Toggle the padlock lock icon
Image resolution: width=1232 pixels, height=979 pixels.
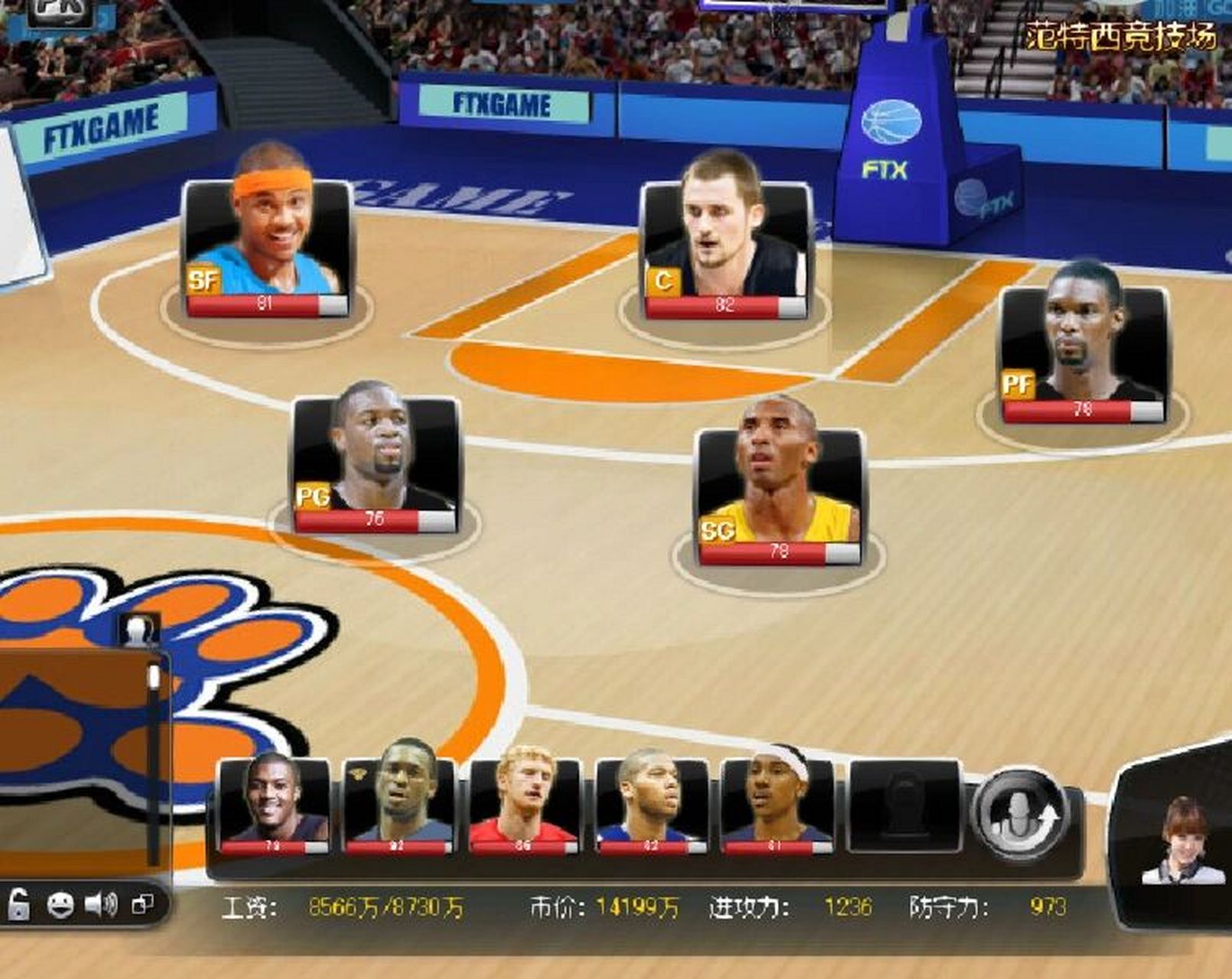point(18,906)
